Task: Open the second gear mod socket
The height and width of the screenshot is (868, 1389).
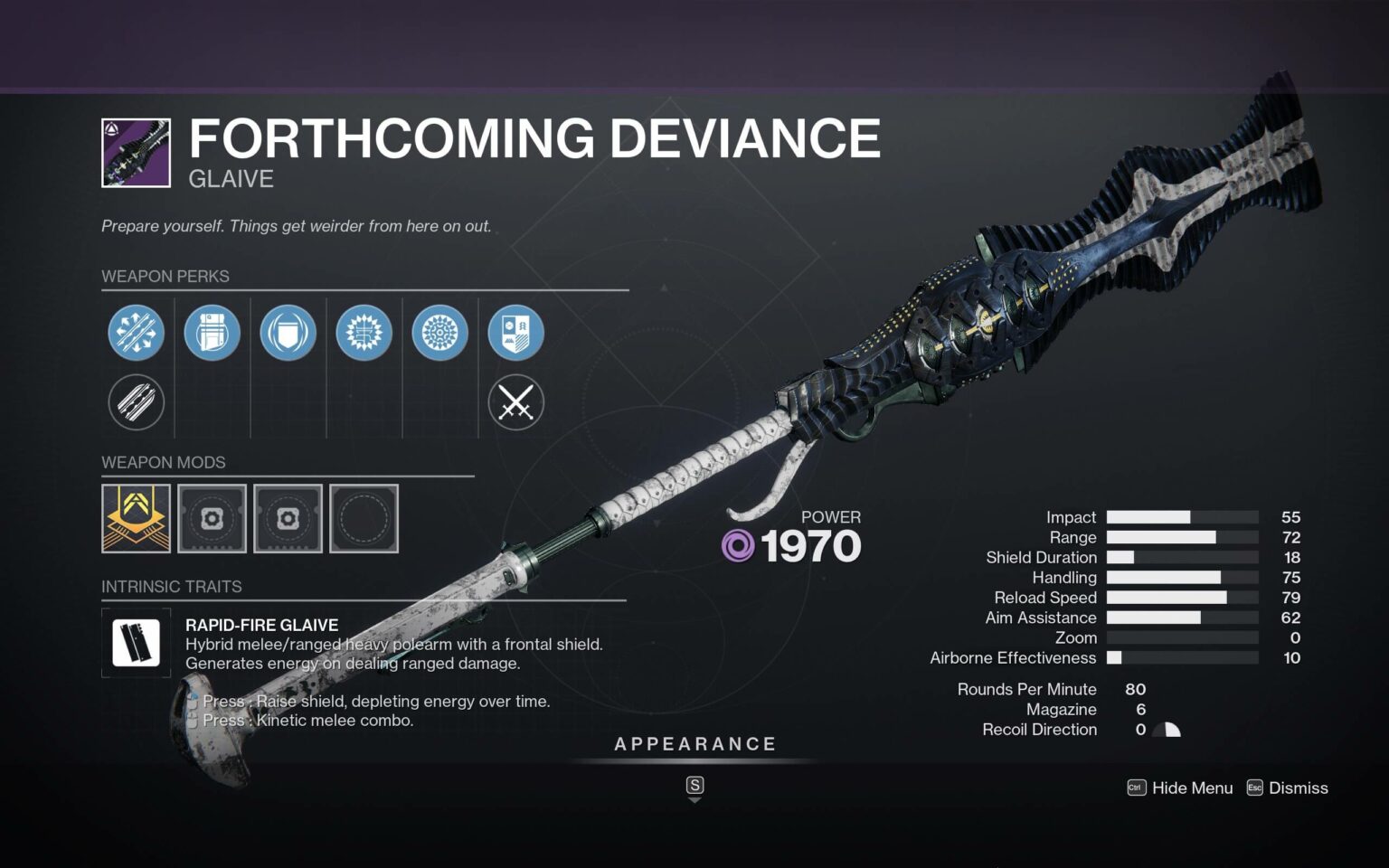Action: coord(288,518)
